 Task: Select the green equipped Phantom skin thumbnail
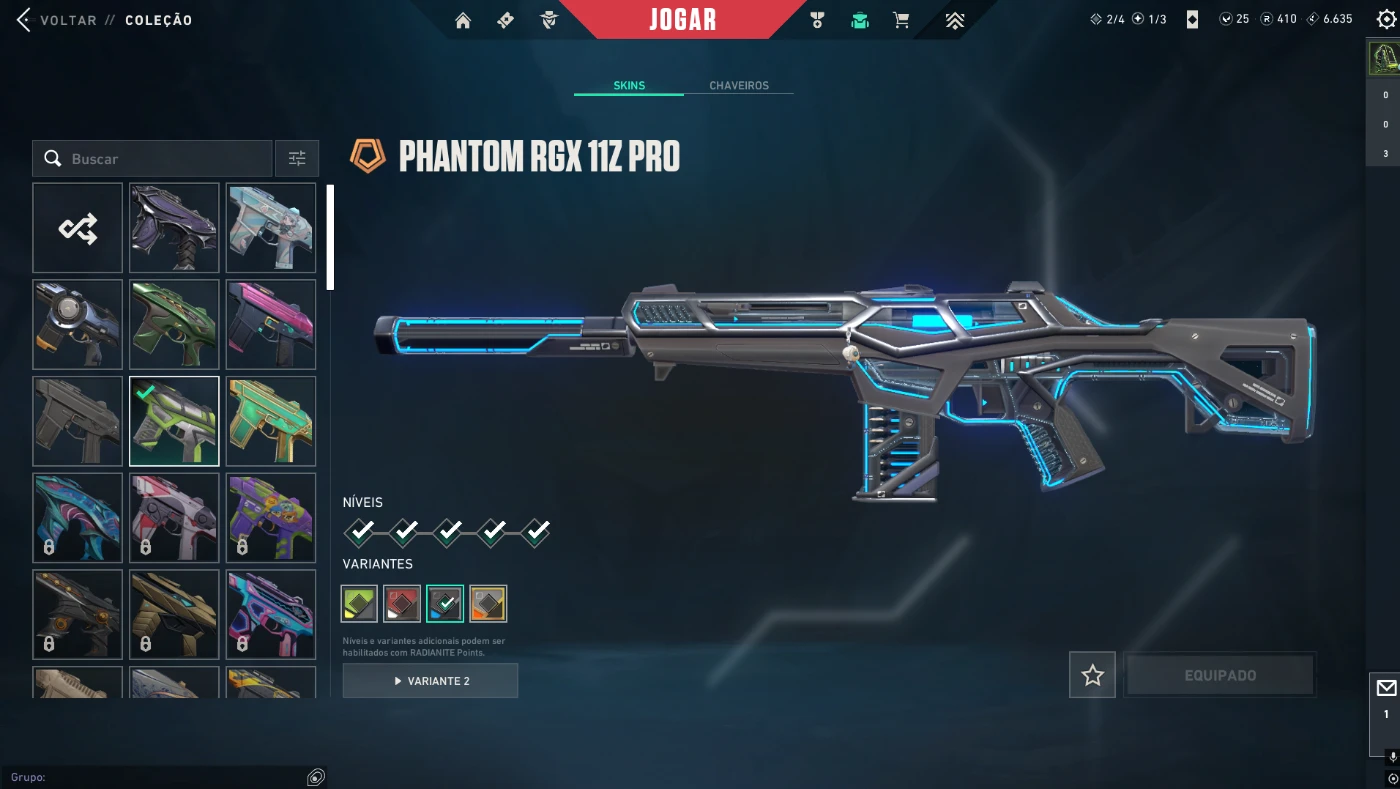[174, 421]
